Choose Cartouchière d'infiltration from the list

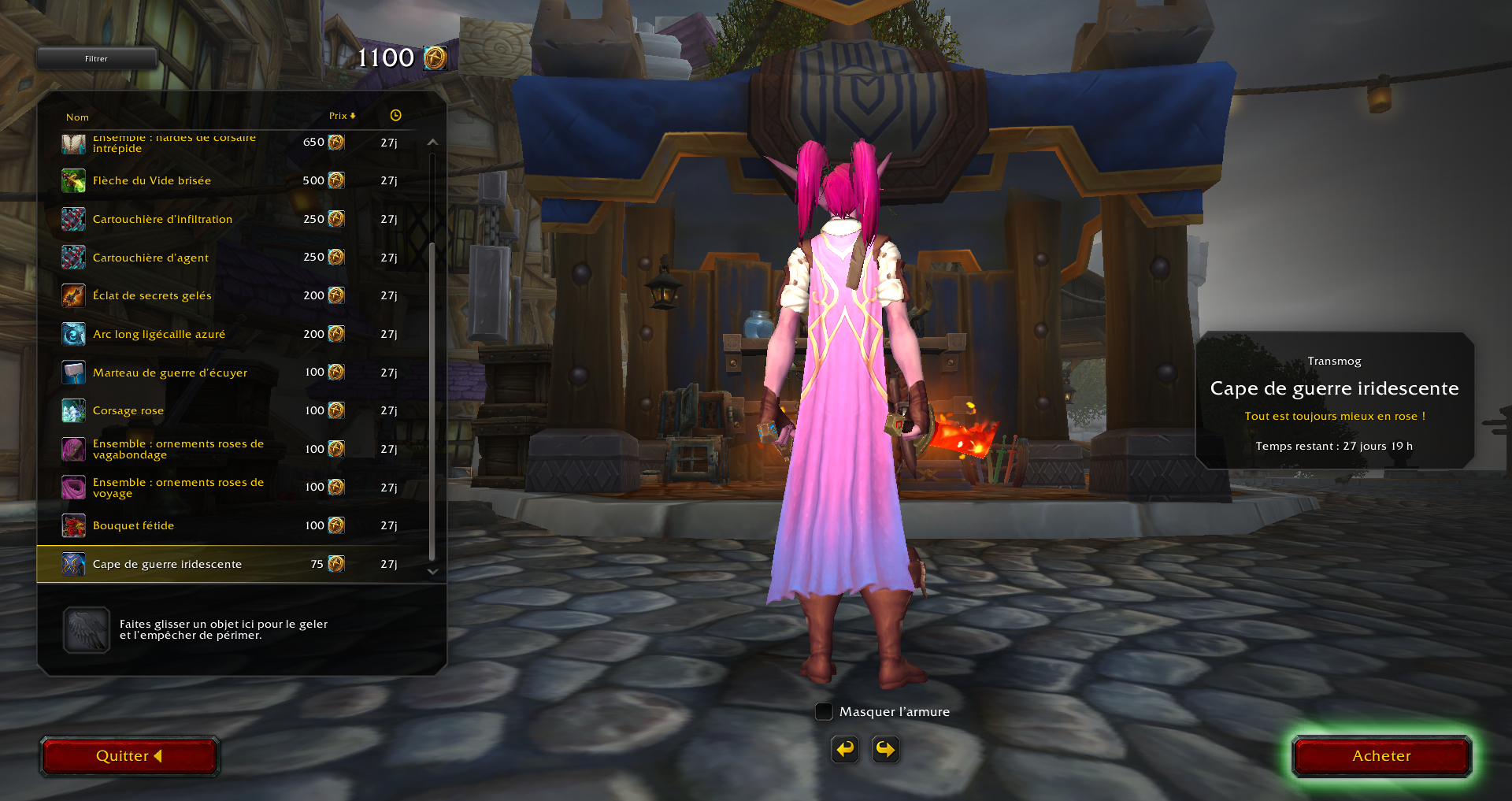[162, 219]
